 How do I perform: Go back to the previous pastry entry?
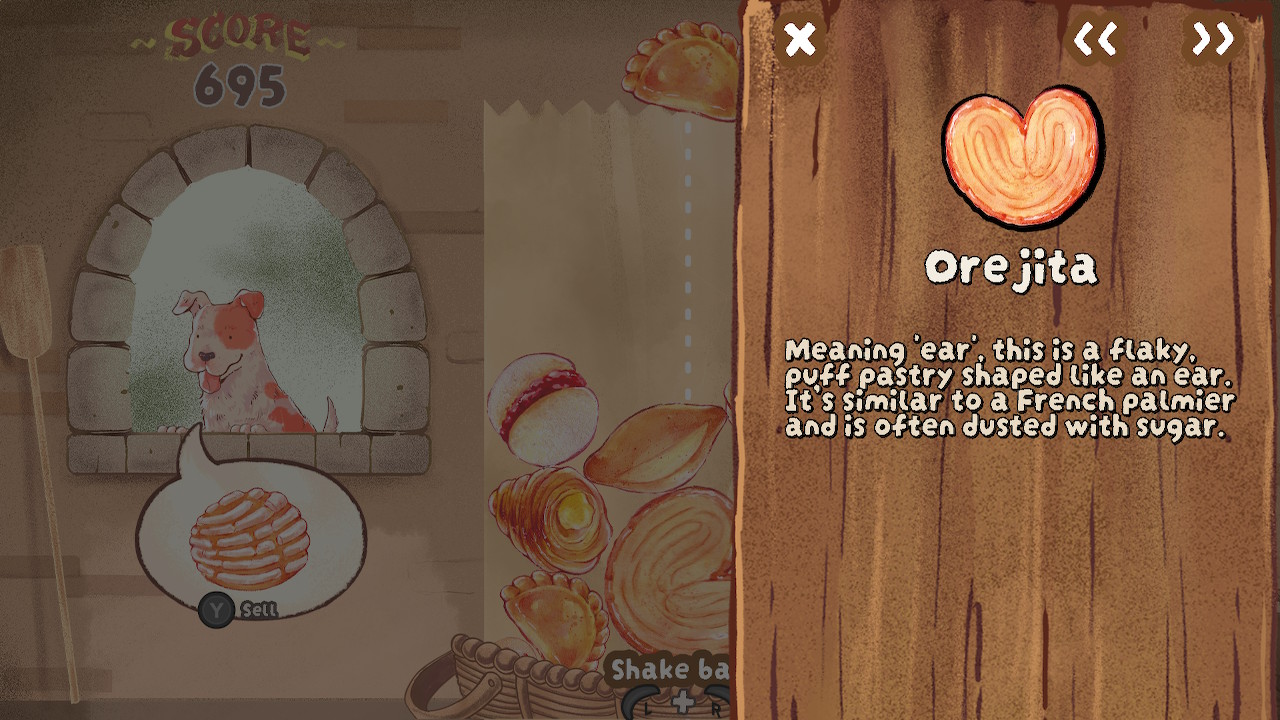click(x=1095, y=40)
